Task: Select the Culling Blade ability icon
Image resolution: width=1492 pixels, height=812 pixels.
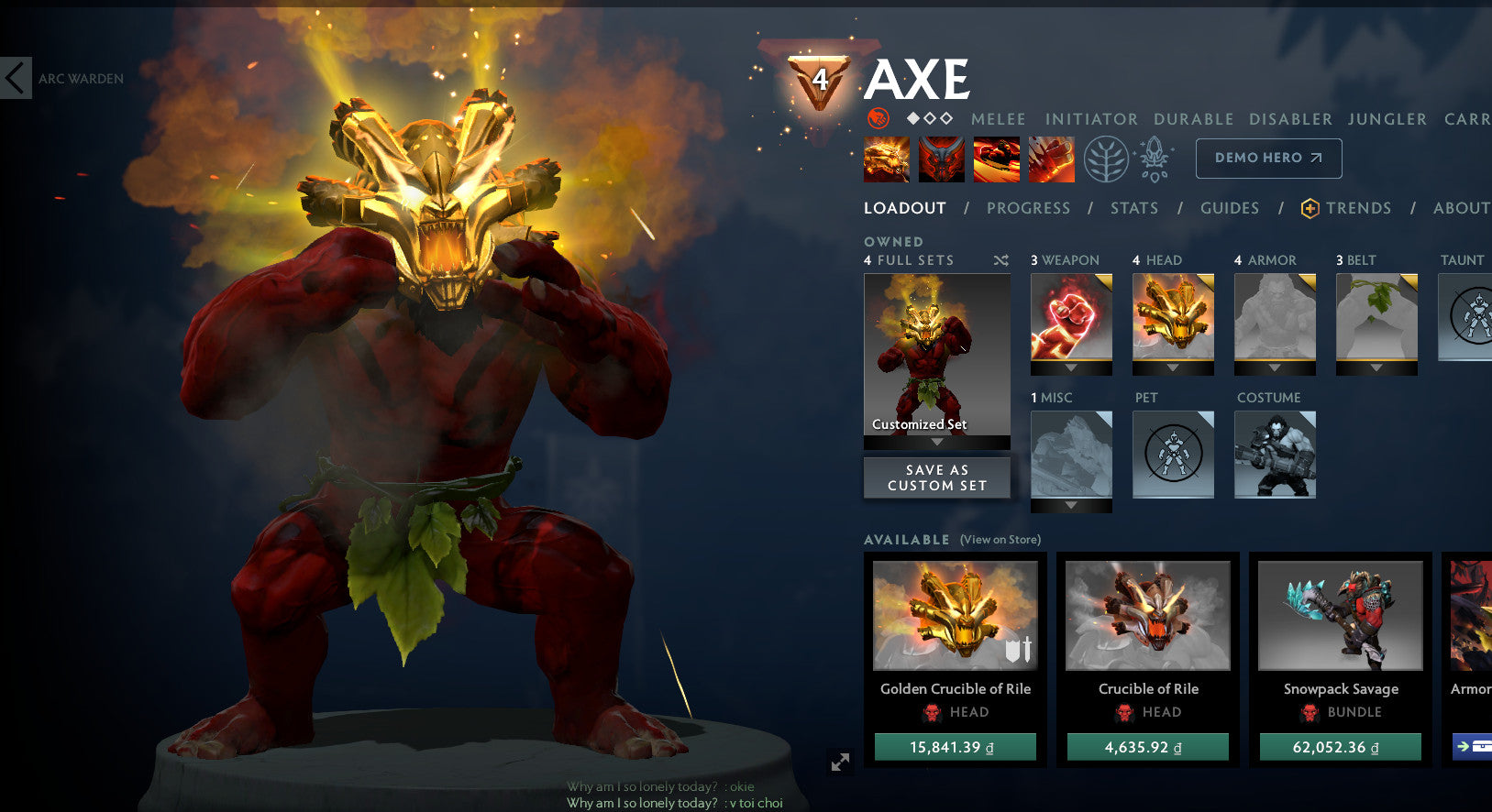Action: (x=1051, y=159)
